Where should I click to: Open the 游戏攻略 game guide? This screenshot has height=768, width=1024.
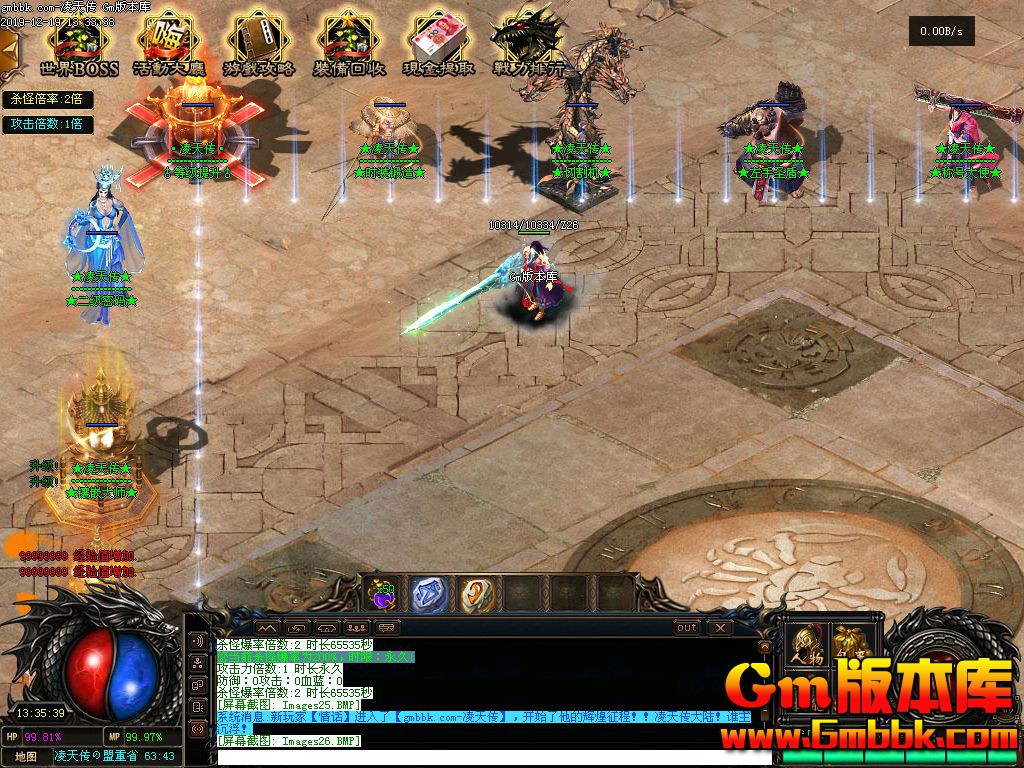(259, 45)
